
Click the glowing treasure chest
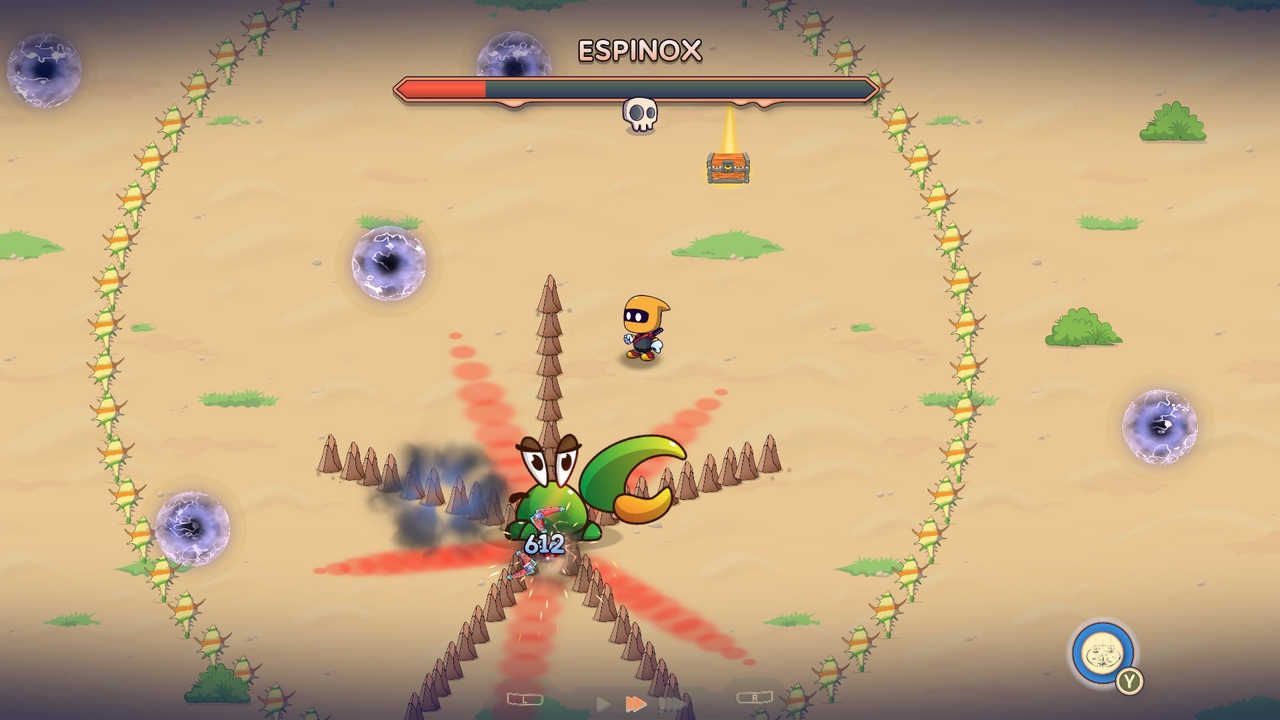[x=728, y=168]
